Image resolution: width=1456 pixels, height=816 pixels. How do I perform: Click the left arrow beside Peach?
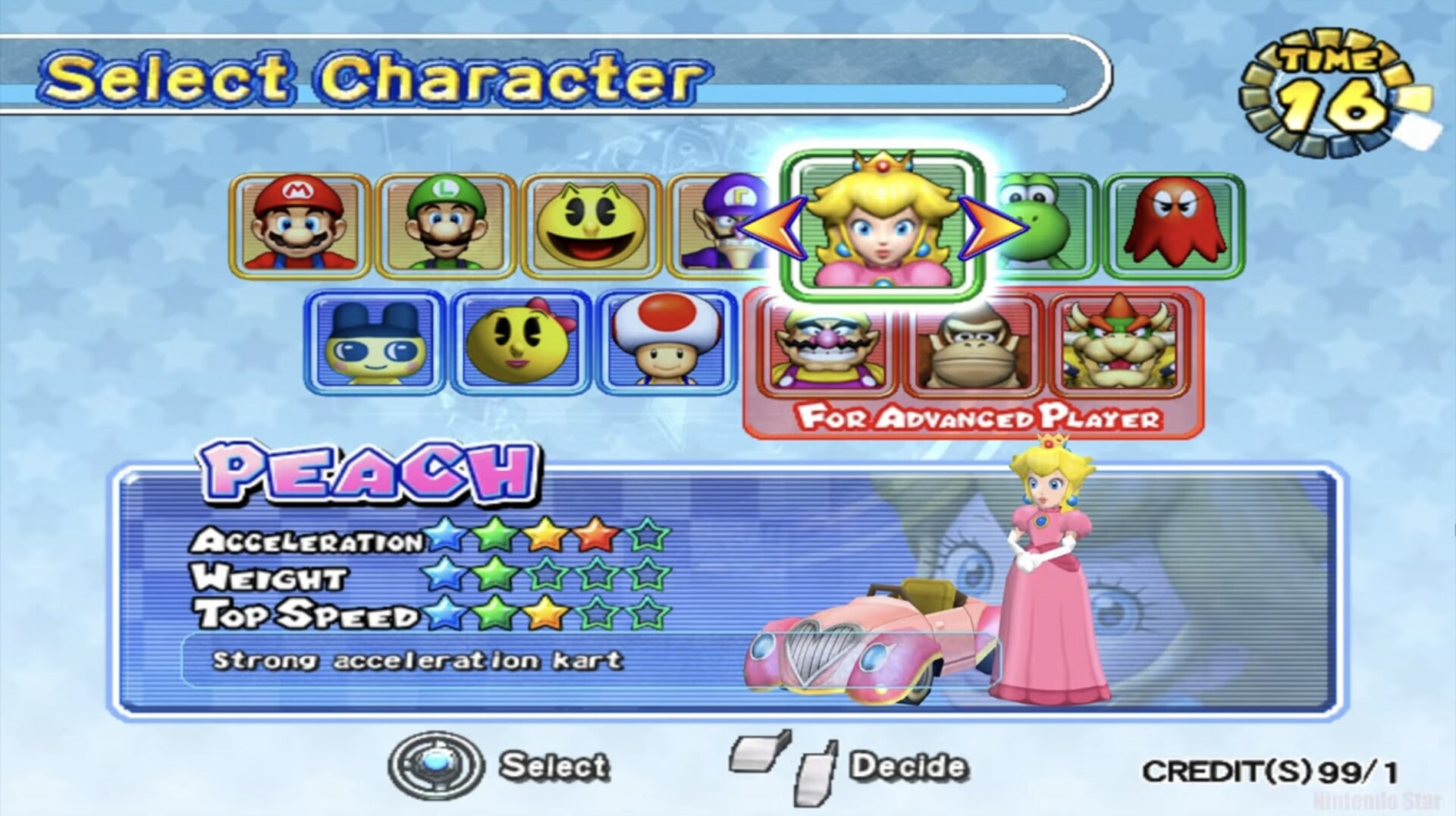772,227
